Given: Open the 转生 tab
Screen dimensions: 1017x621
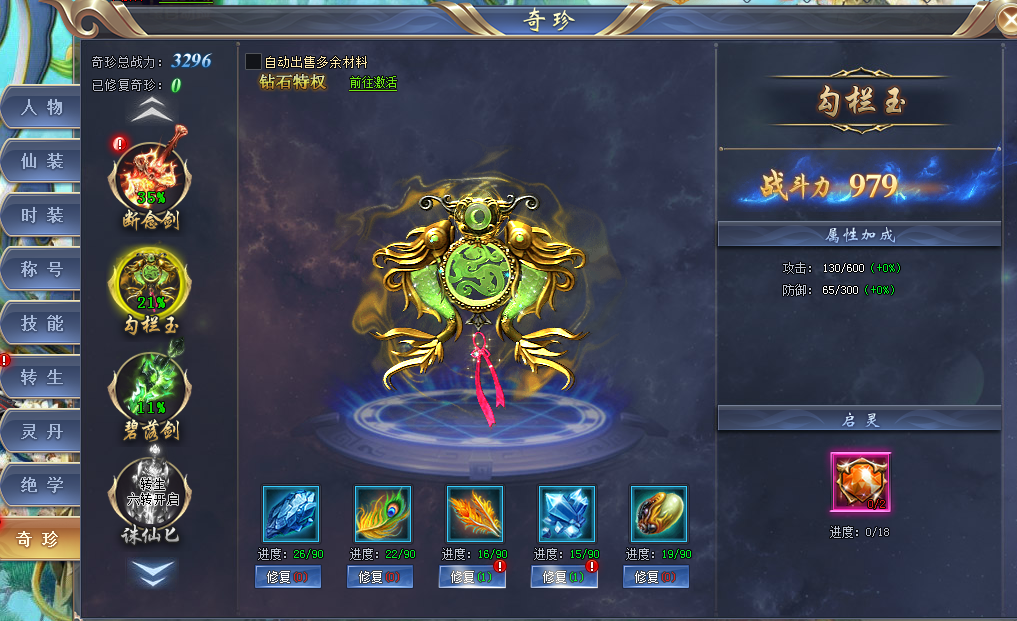Looking at the screenshot, I should (41, 377).
